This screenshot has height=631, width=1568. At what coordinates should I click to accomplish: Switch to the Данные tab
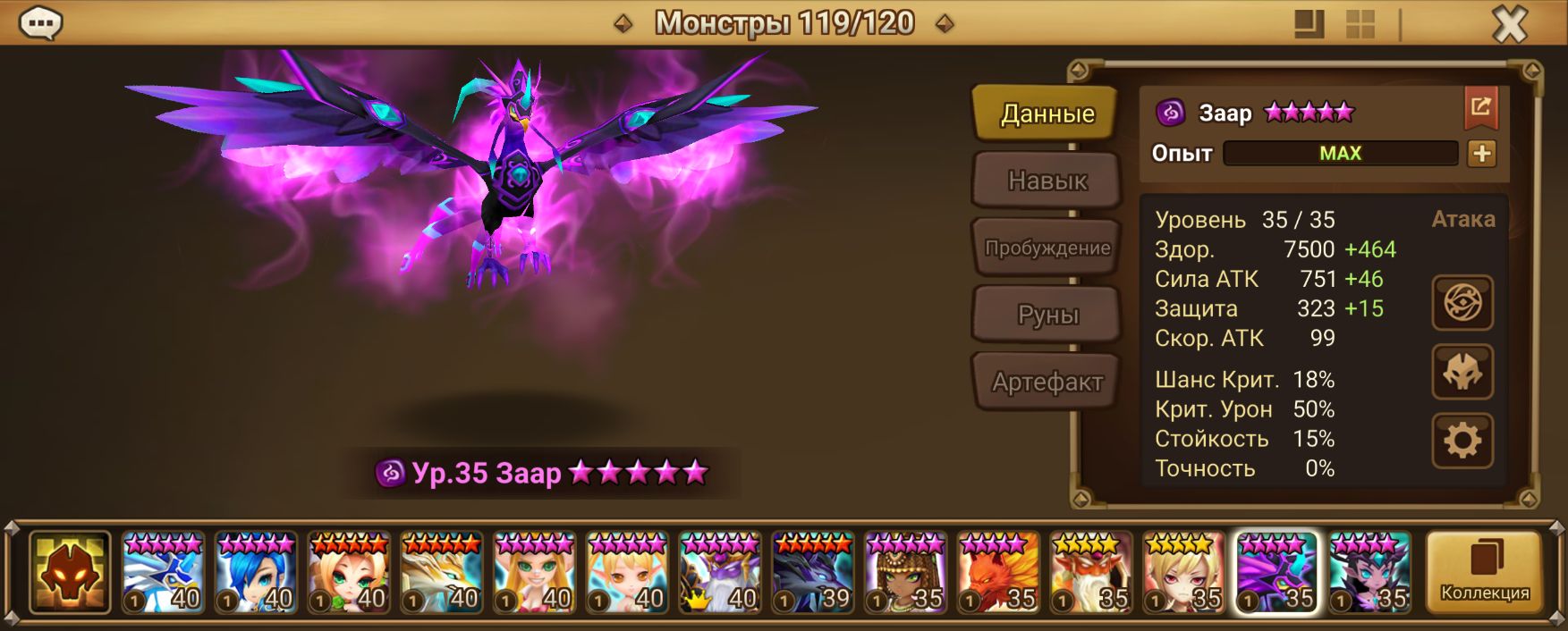pos(1047,114)
